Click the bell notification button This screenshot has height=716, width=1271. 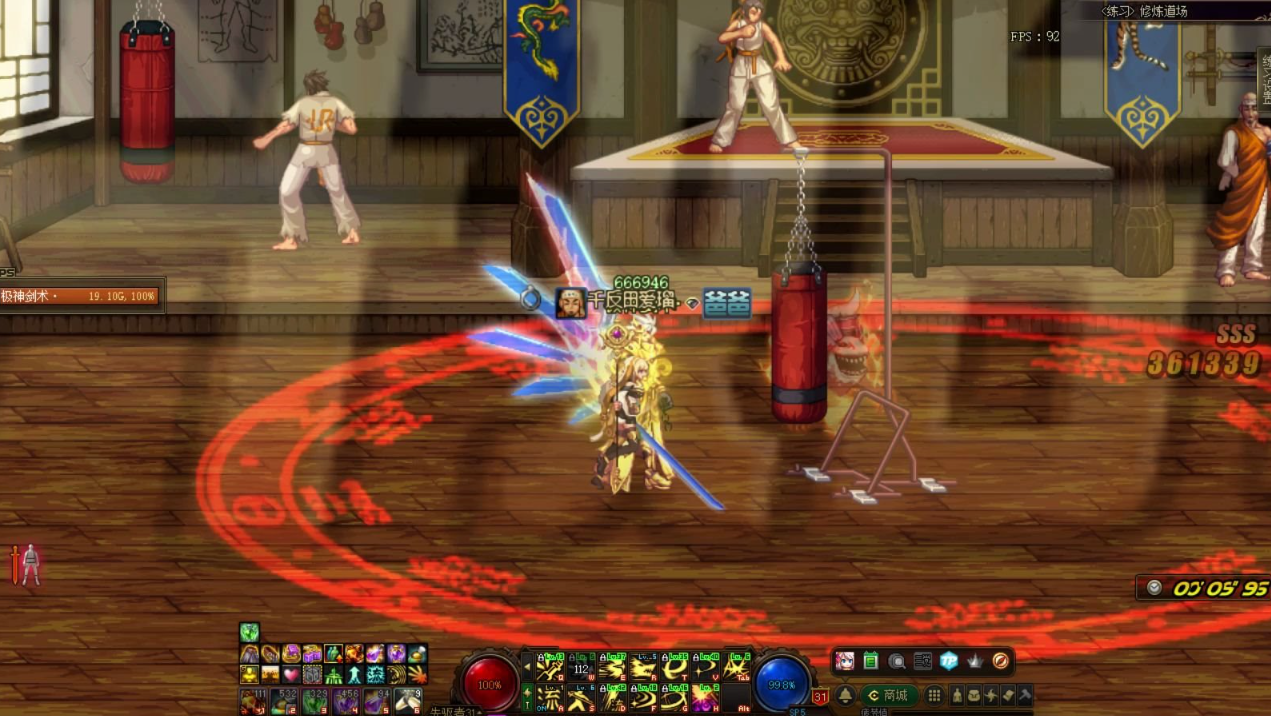coord(845,695)
